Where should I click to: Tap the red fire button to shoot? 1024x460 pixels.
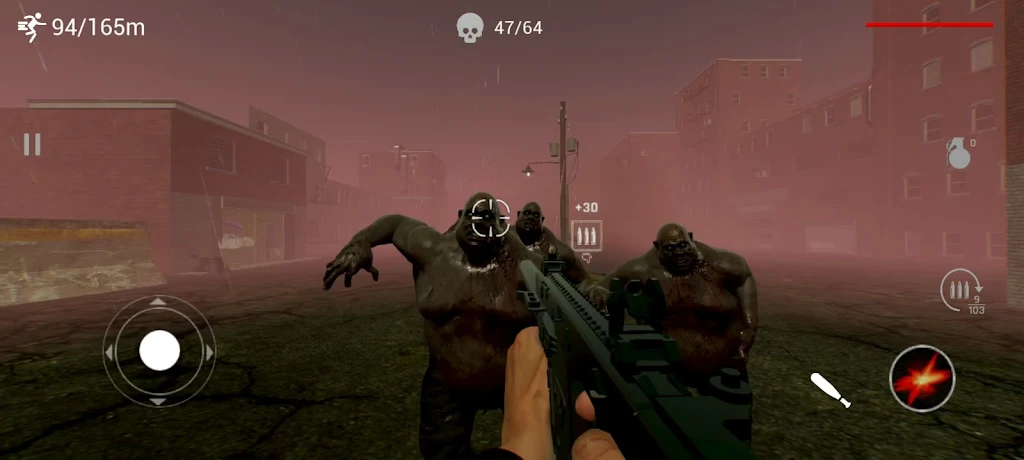[x=922, y=379]
